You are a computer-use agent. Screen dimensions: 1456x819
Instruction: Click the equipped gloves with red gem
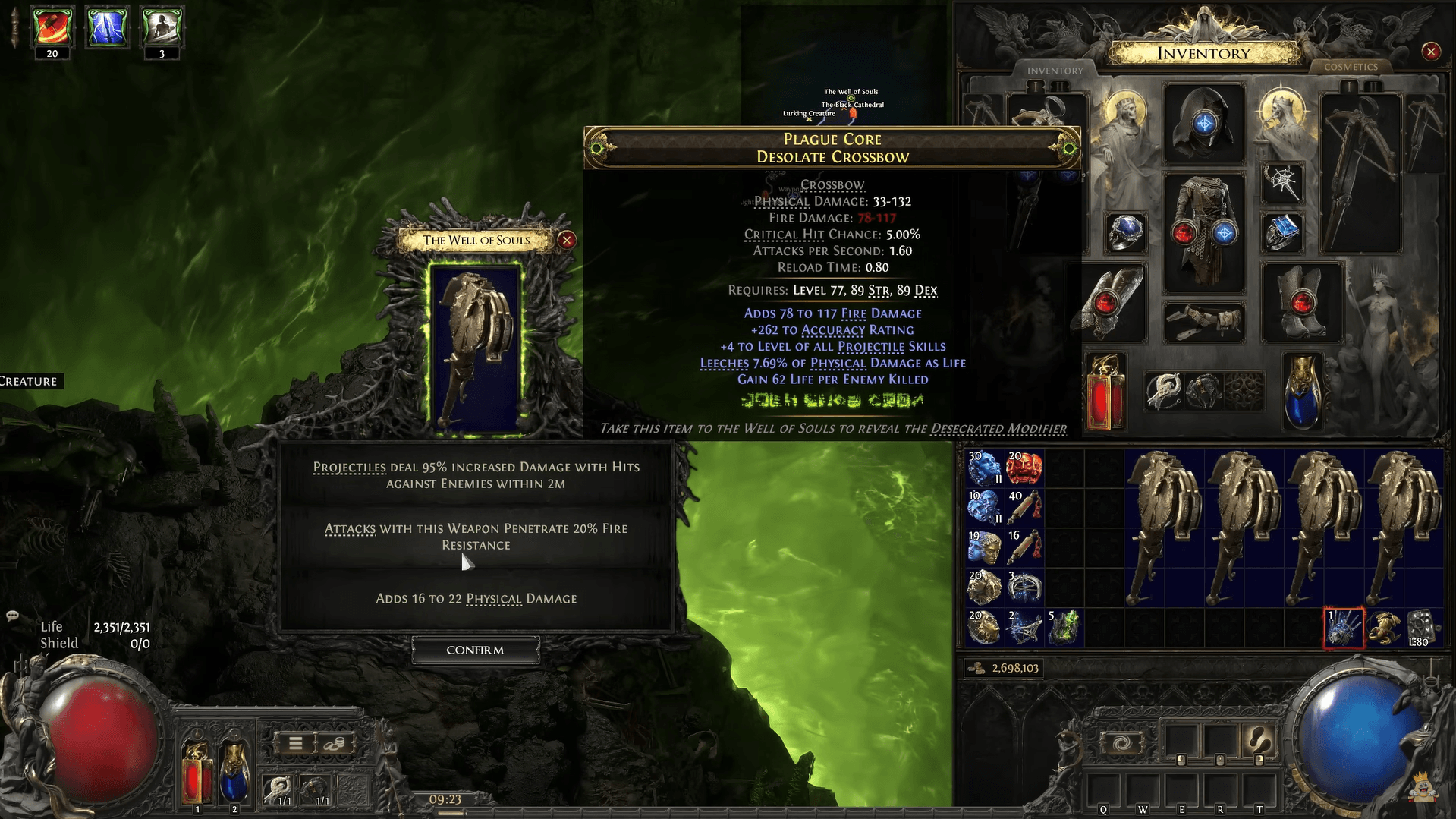[1113, 303]
